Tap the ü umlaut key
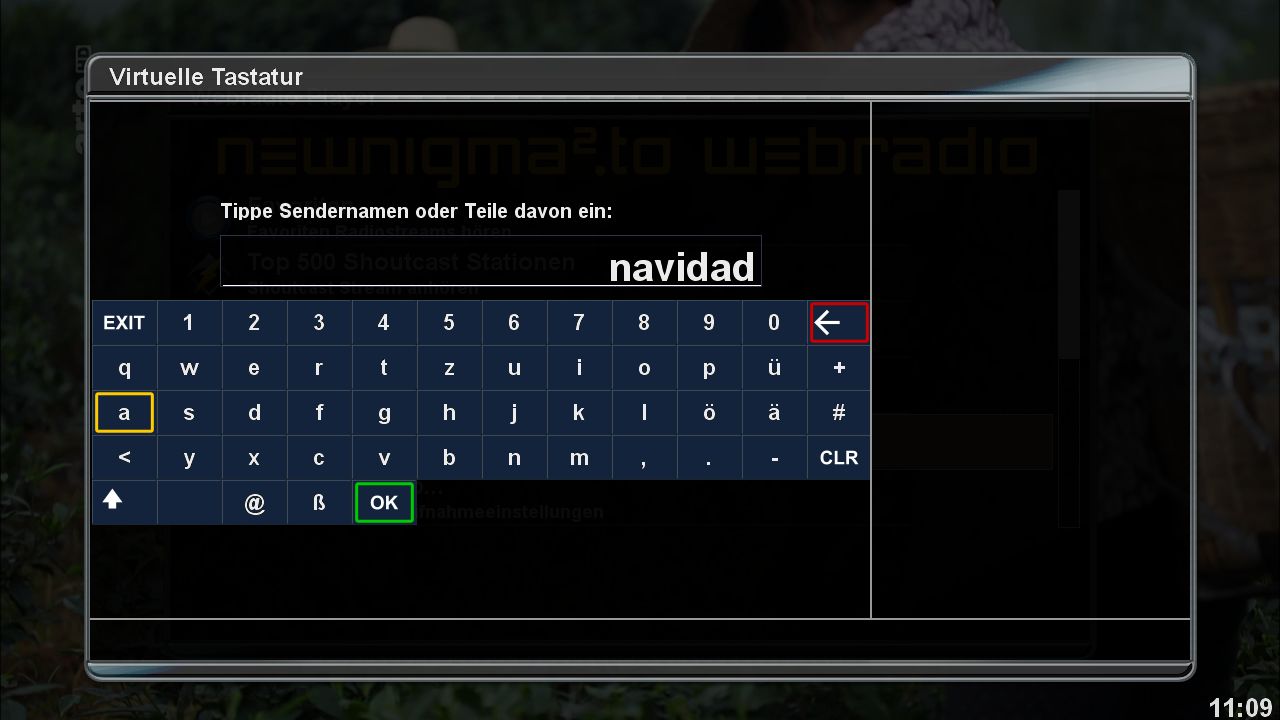 774,367
